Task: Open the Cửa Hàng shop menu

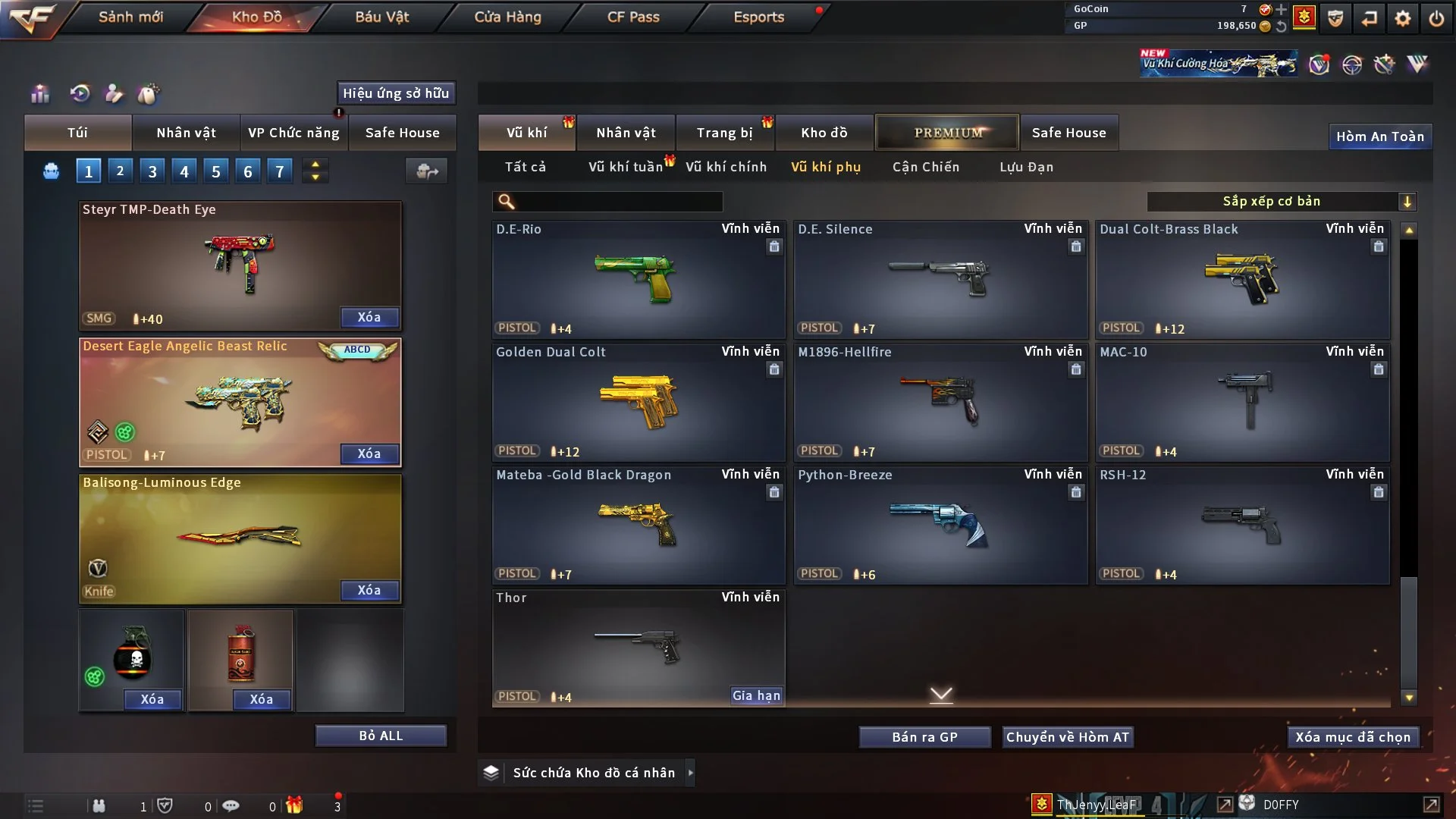Action: (507, 17)
